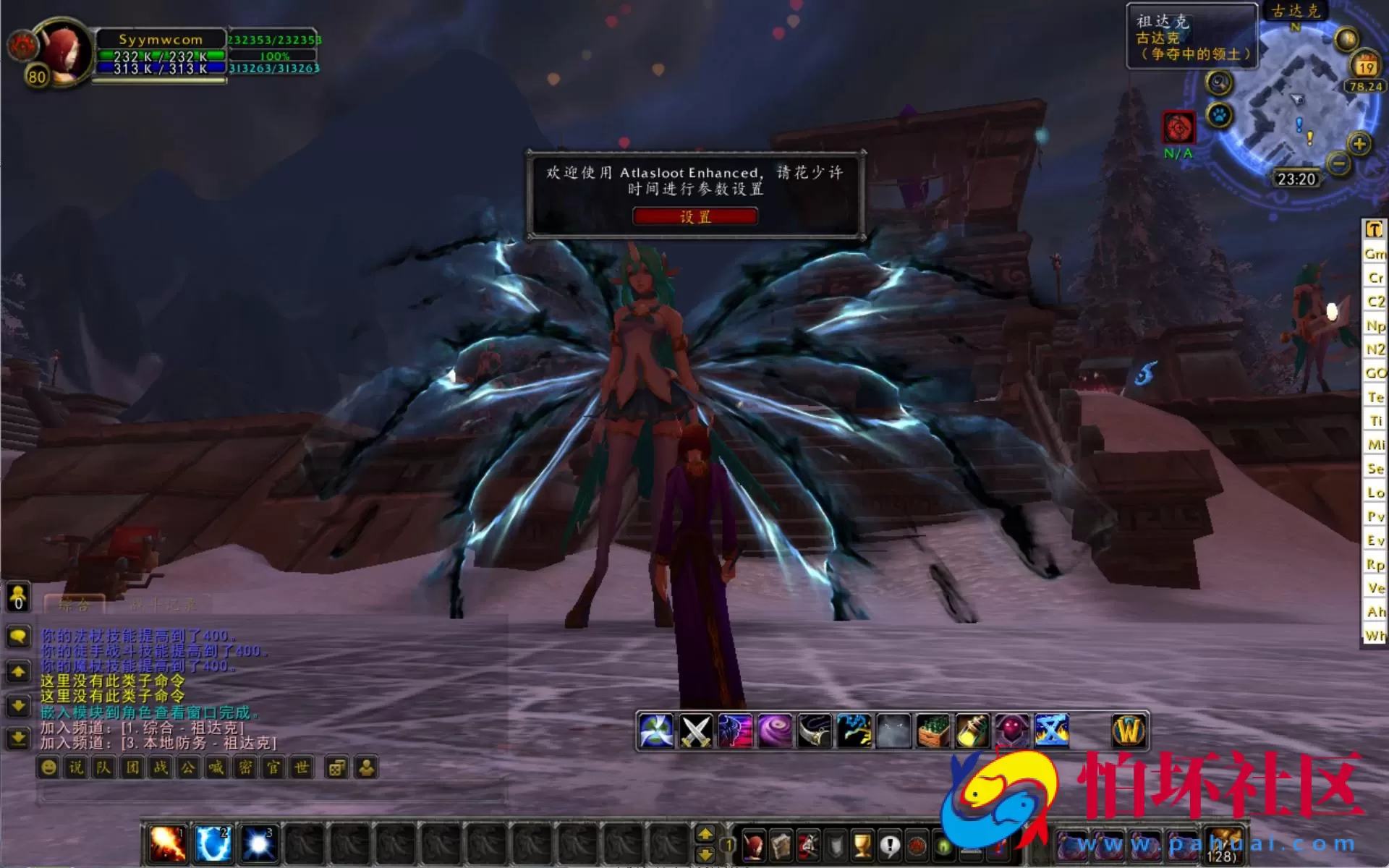Click the magnifier icon near the minimap

[x=1218, y=83]
